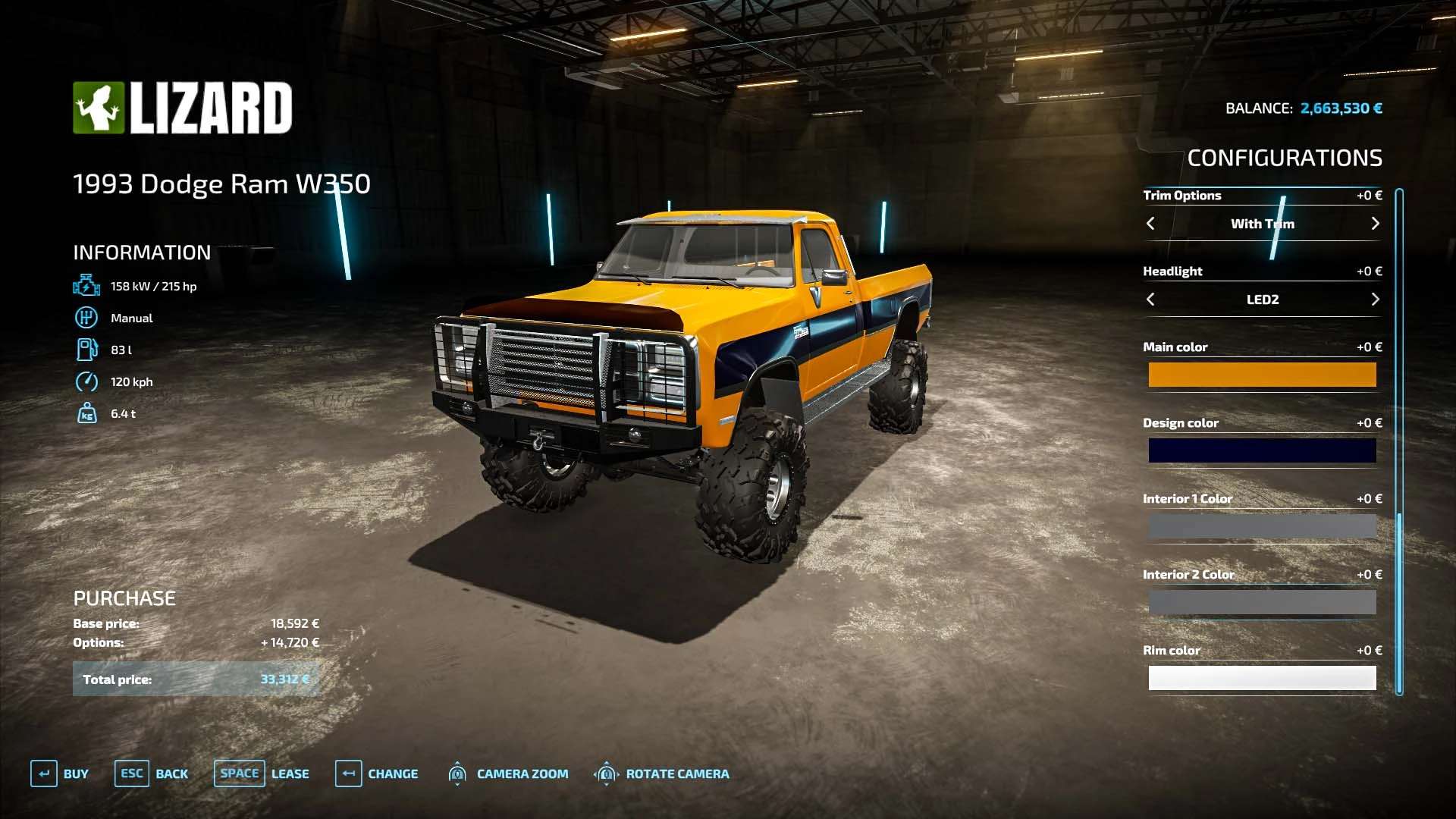Buy the Dodge Ram W350
Viewport: 1456px width, 819px height.
click(x=60, y=773)
